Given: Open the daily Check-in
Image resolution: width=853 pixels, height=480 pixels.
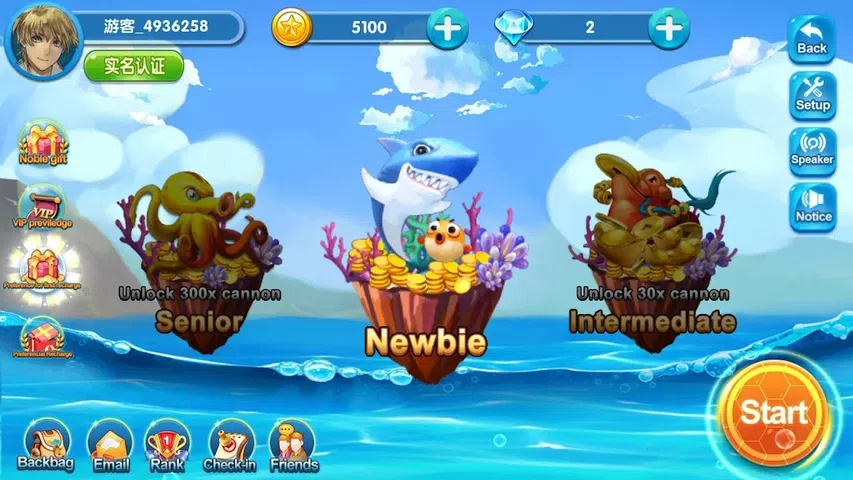Looking at the screenshot, I should [x=231, y=444].
